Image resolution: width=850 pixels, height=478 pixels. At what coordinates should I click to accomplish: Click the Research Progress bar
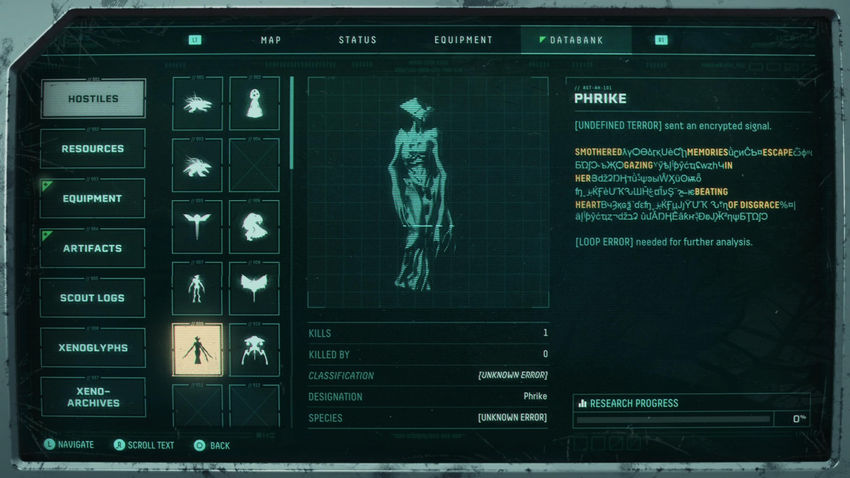(674, 419)
